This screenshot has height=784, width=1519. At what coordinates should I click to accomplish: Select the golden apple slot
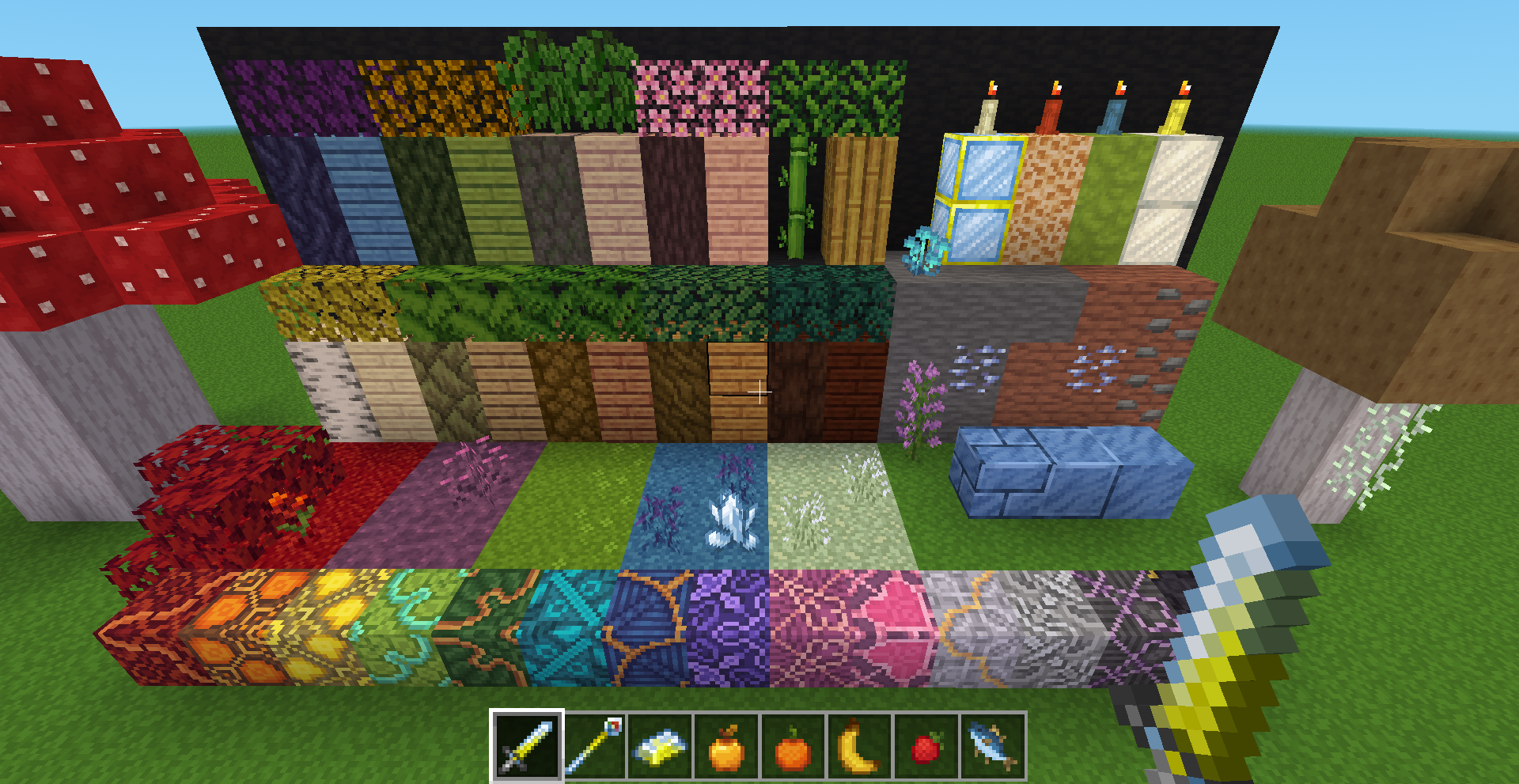[726, 745]
